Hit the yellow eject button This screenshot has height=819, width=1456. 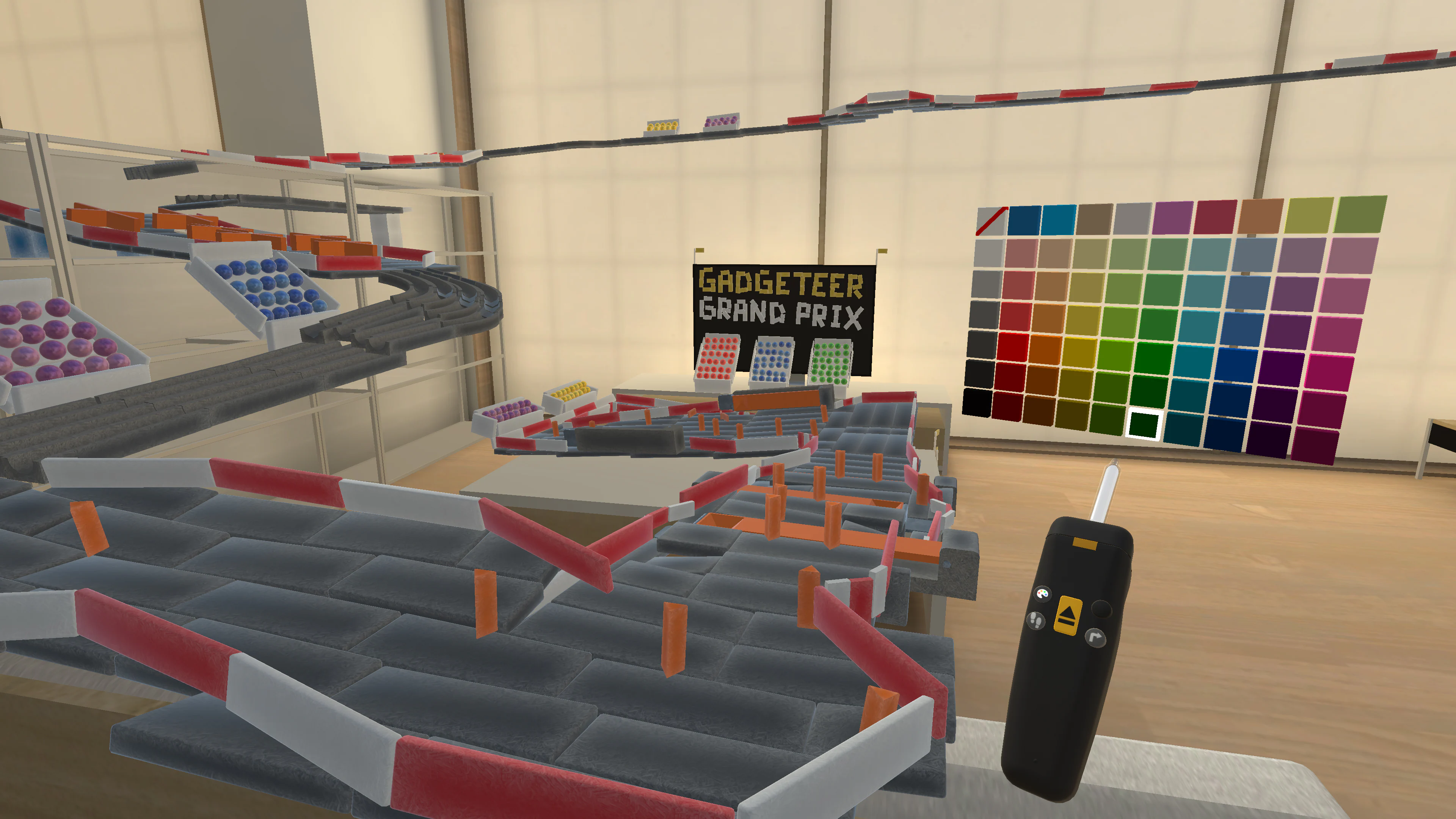(1067, 615)
